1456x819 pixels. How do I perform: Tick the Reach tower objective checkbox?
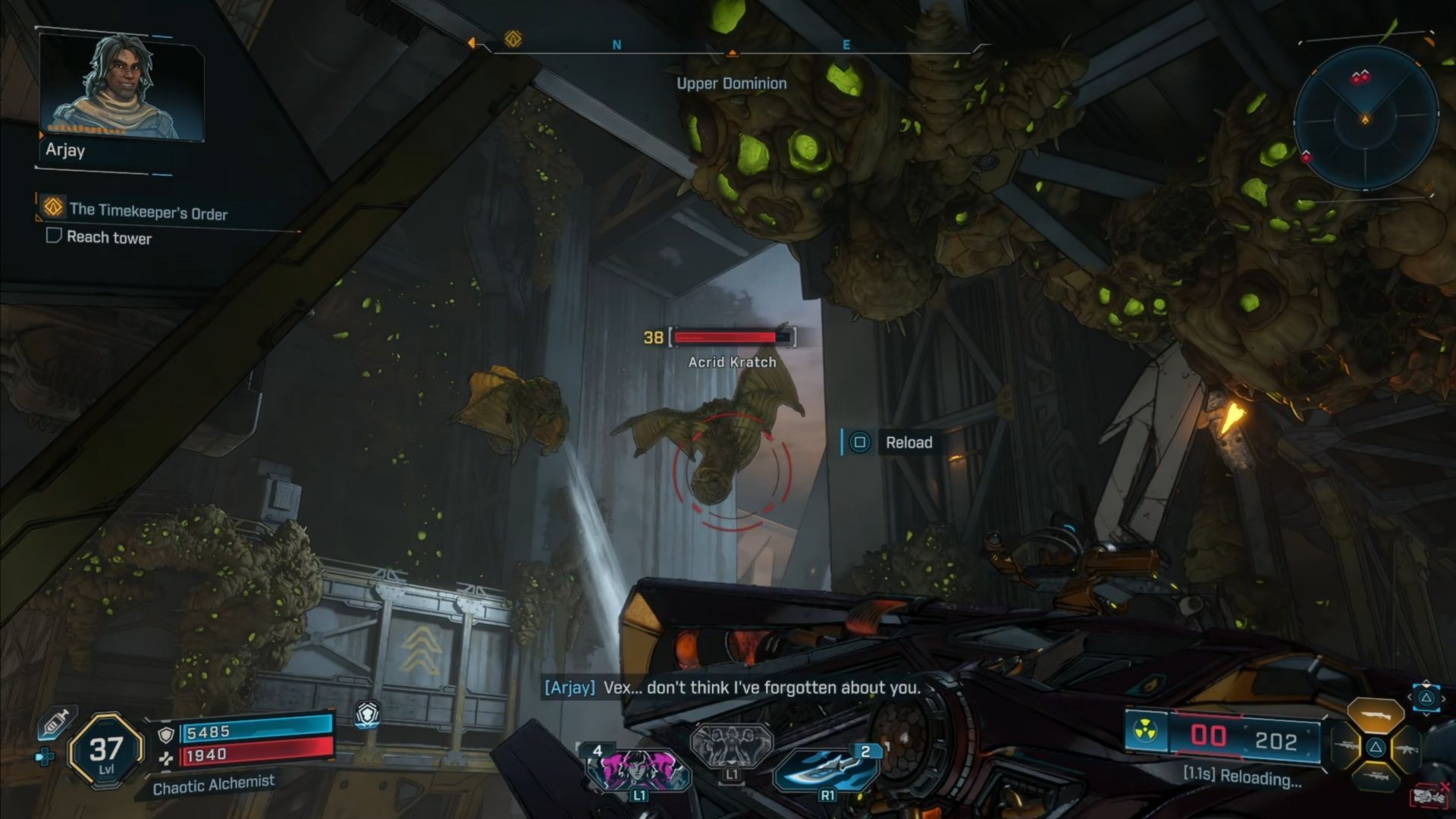tap(53, 236)
